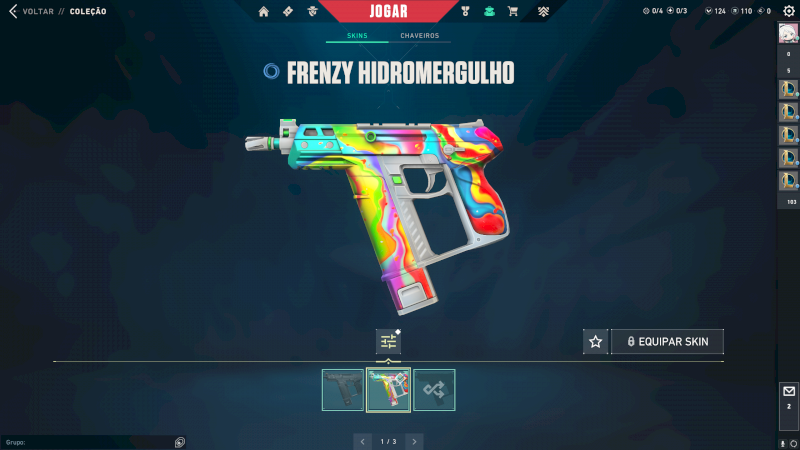Open the store shopping cart icon
800x450 pixels.
pyautogui.click(x=513, y=12)
